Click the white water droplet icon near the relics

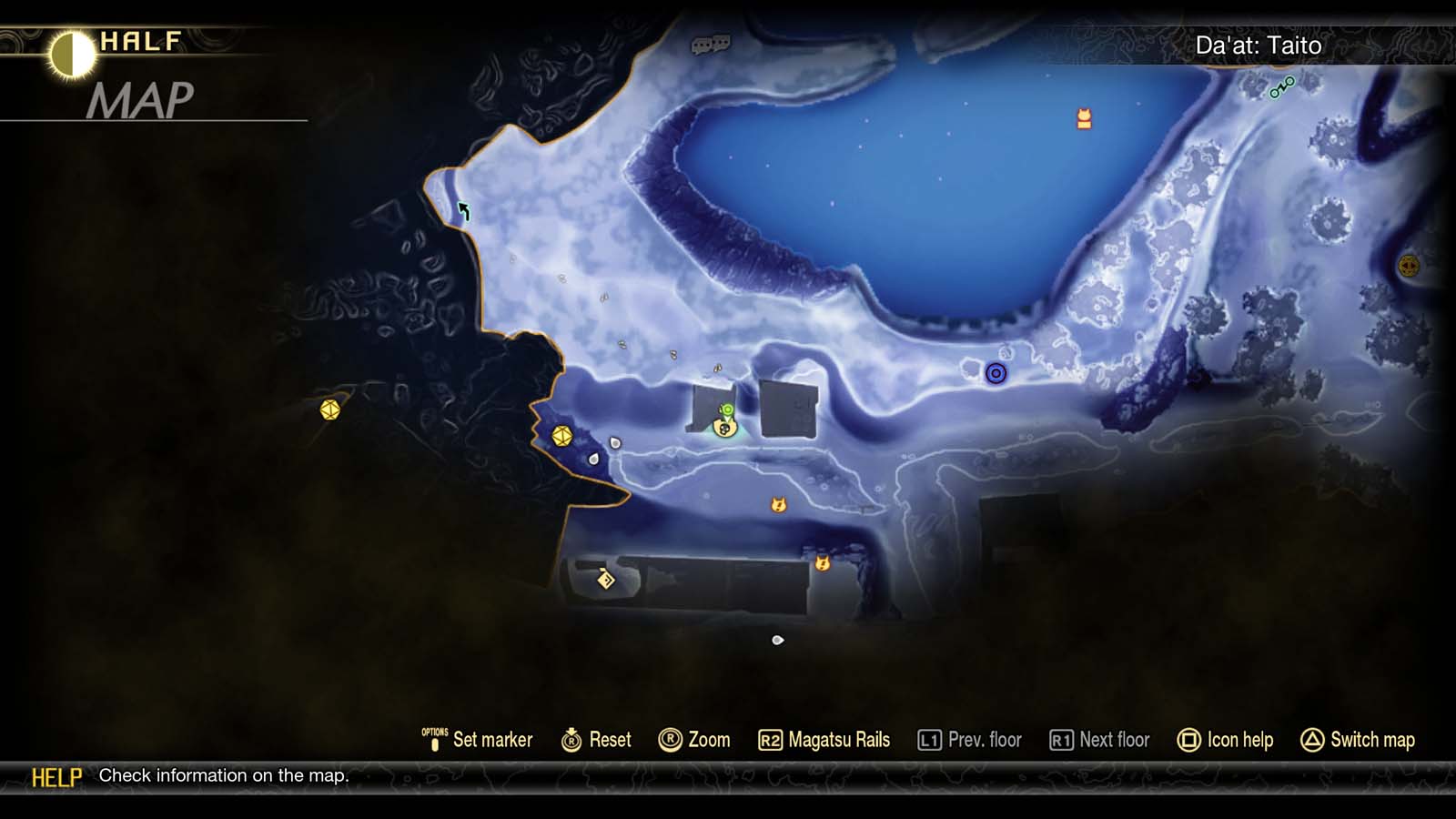coord(591,460)
